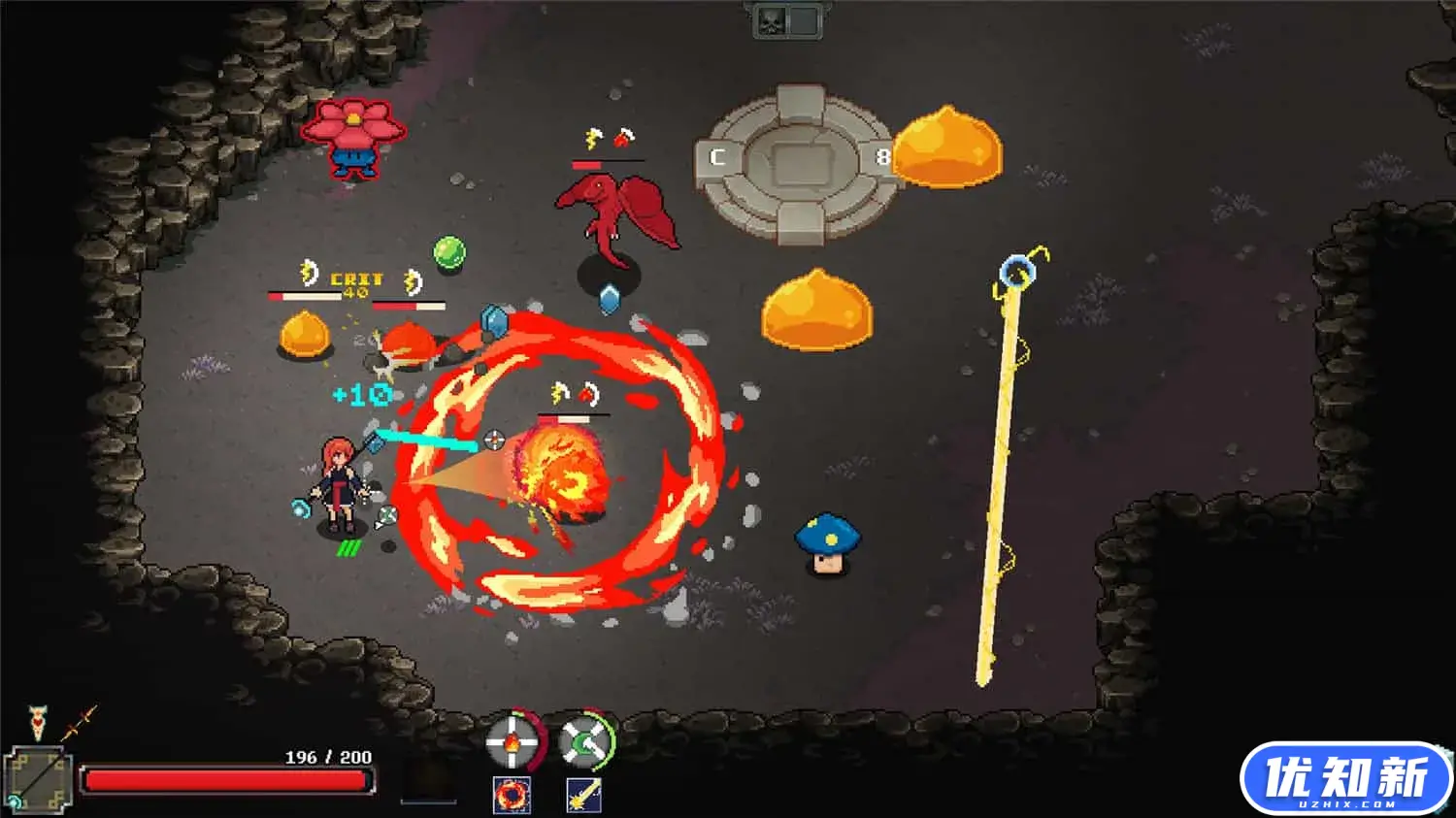Trigger the green swirl skill dial
This screenshot has height=818, width=1456.
[585, 743]
